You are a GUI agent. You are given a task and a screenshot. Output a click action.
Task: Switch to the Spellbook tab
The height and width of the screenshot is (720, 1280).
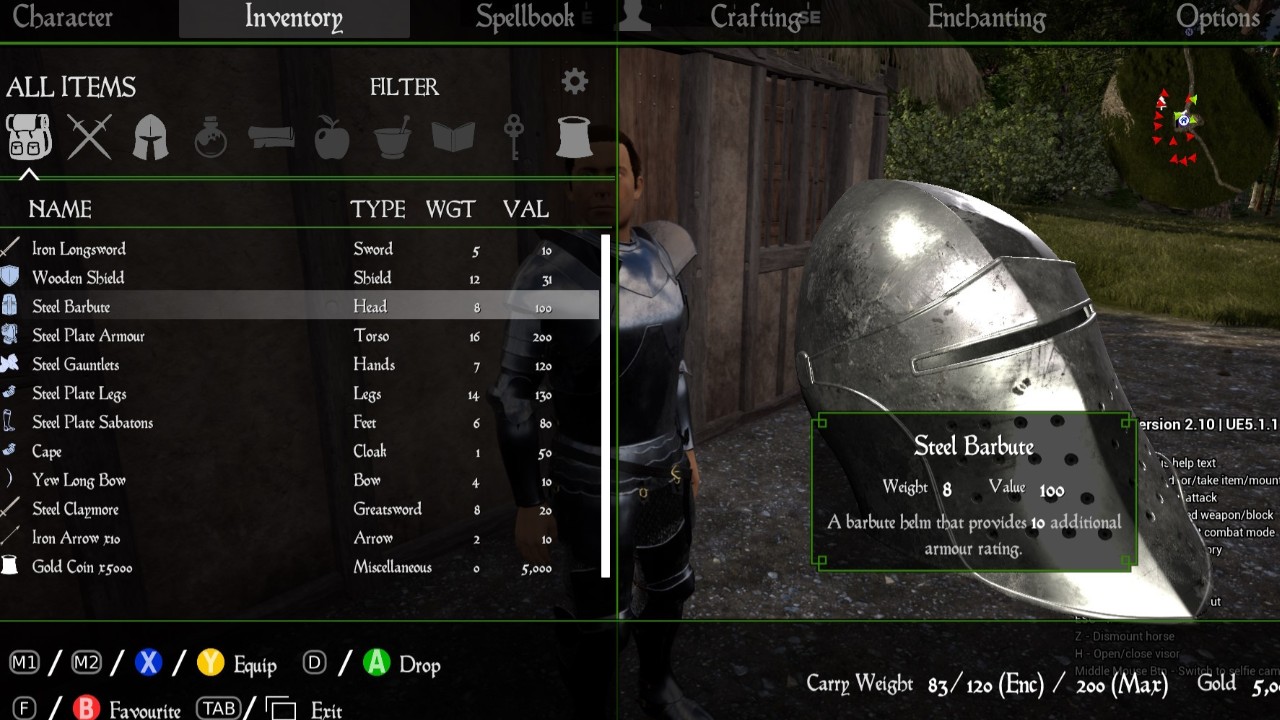click(x=525, y=18)
